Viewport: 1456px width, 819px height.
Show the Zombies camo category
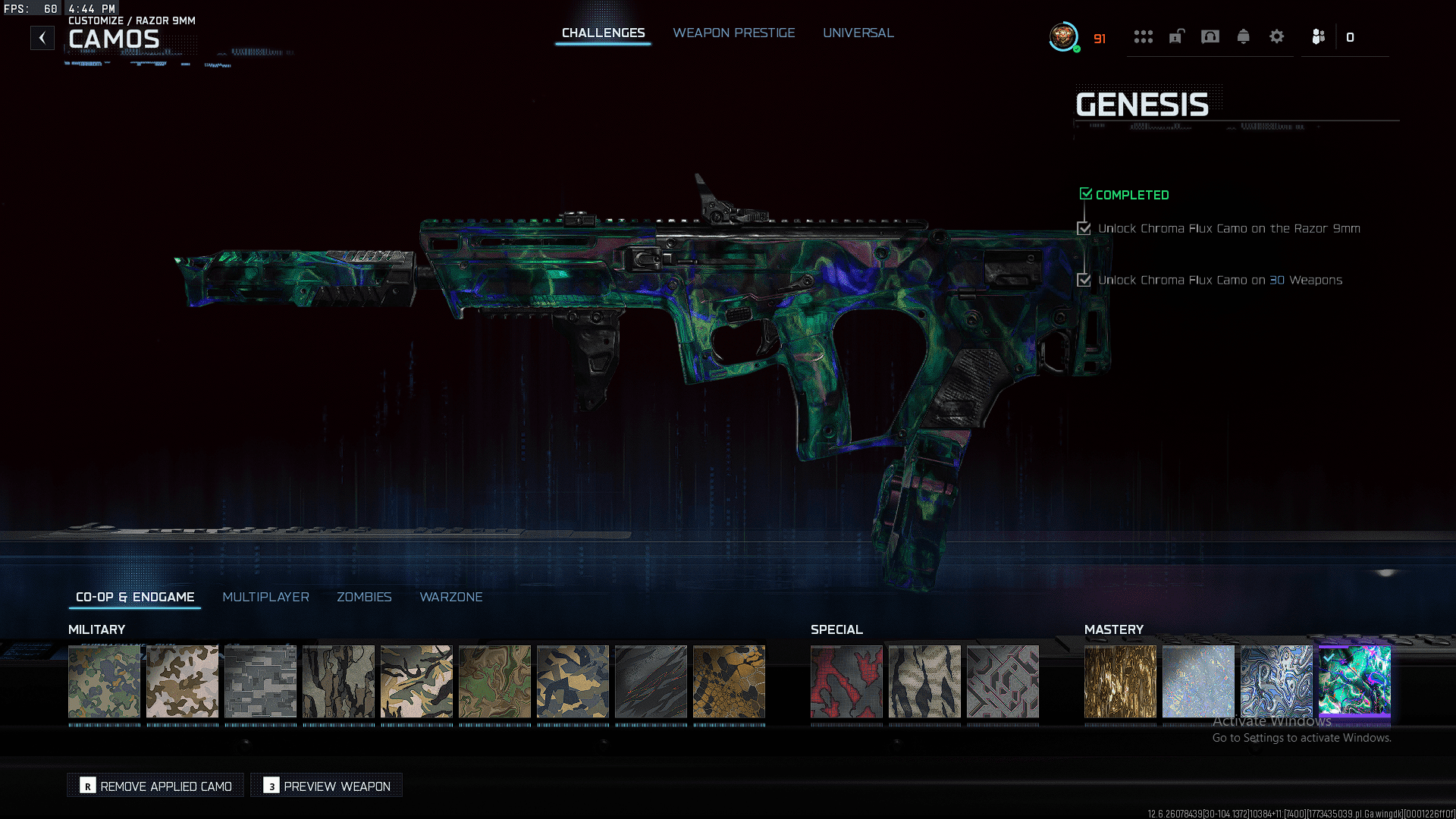tap(364, 598)
